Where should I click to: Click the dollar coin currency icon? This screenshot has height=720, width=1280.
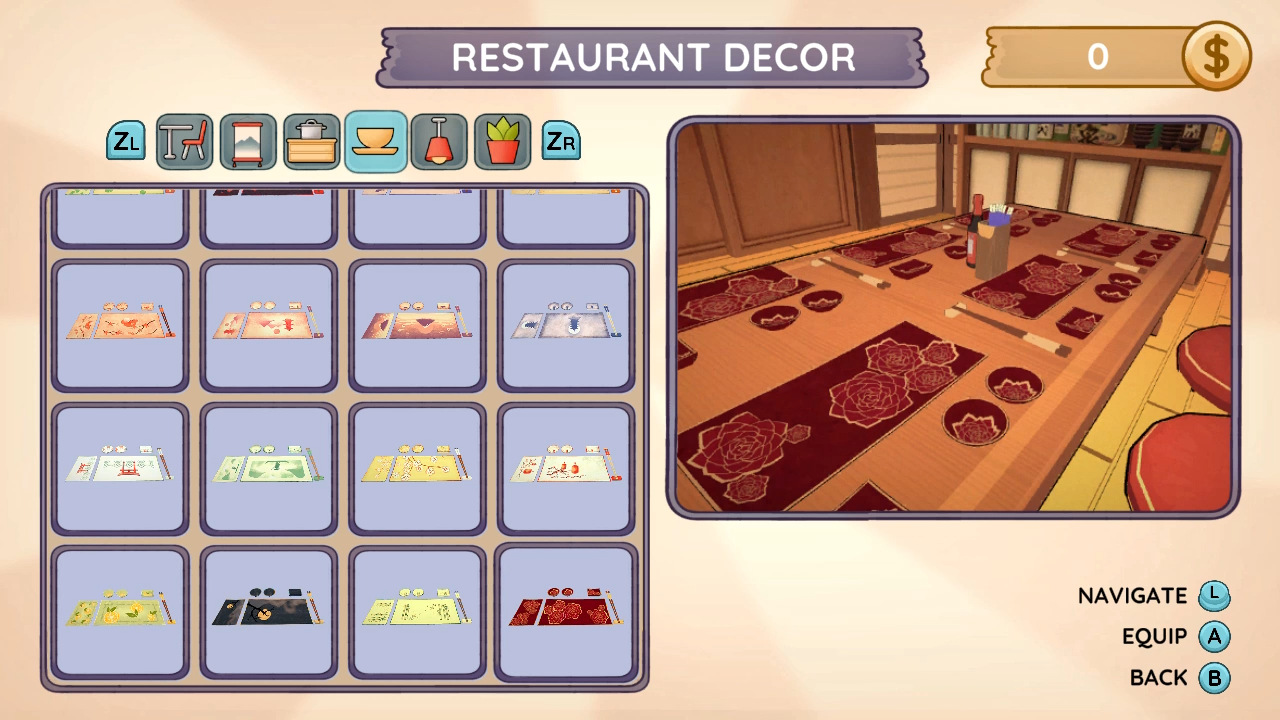(1215, 57)
